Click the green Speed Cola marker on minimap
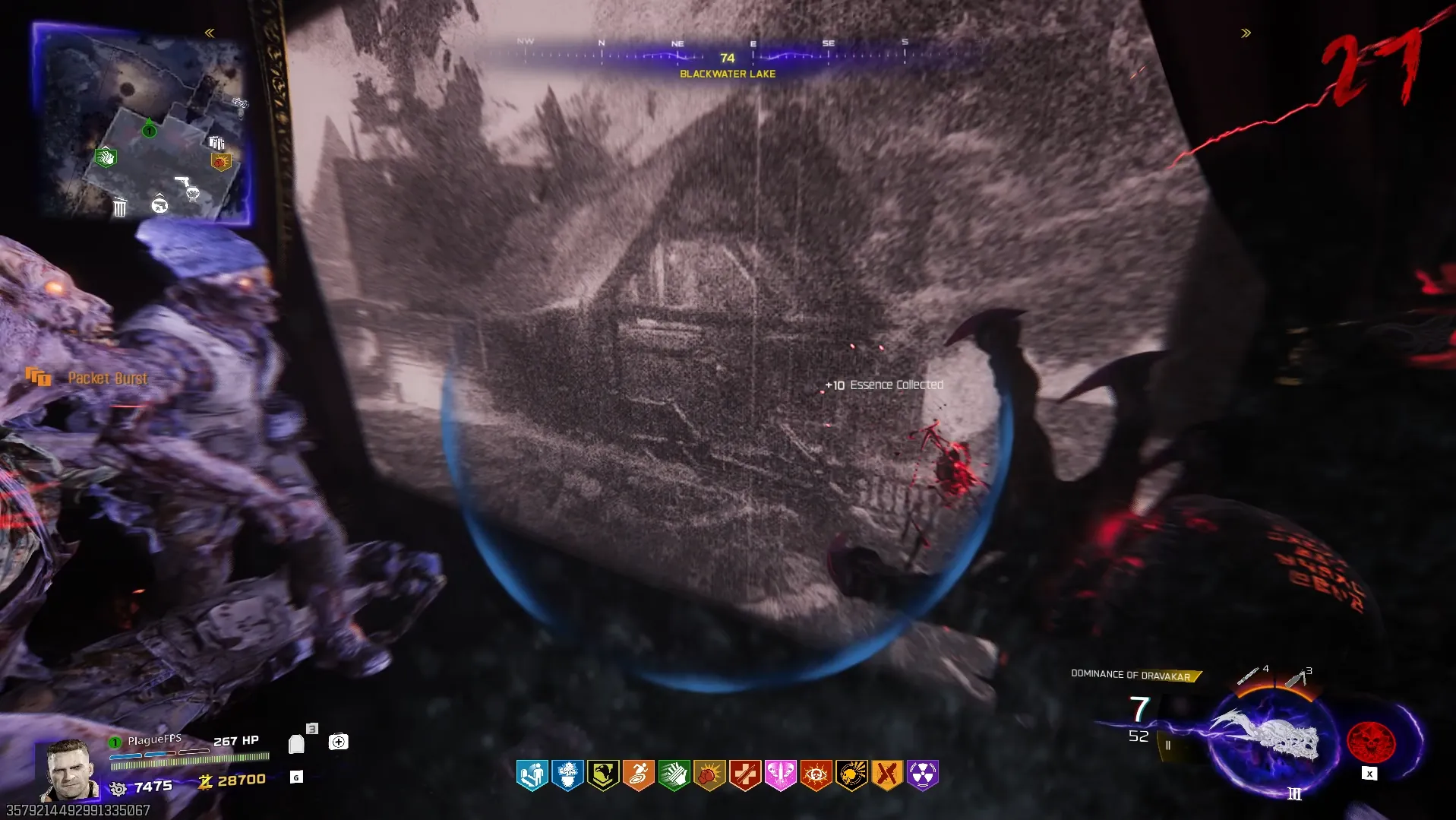Screen dimensions: 1456x820 pyautogui.click(x=106, y=157)
